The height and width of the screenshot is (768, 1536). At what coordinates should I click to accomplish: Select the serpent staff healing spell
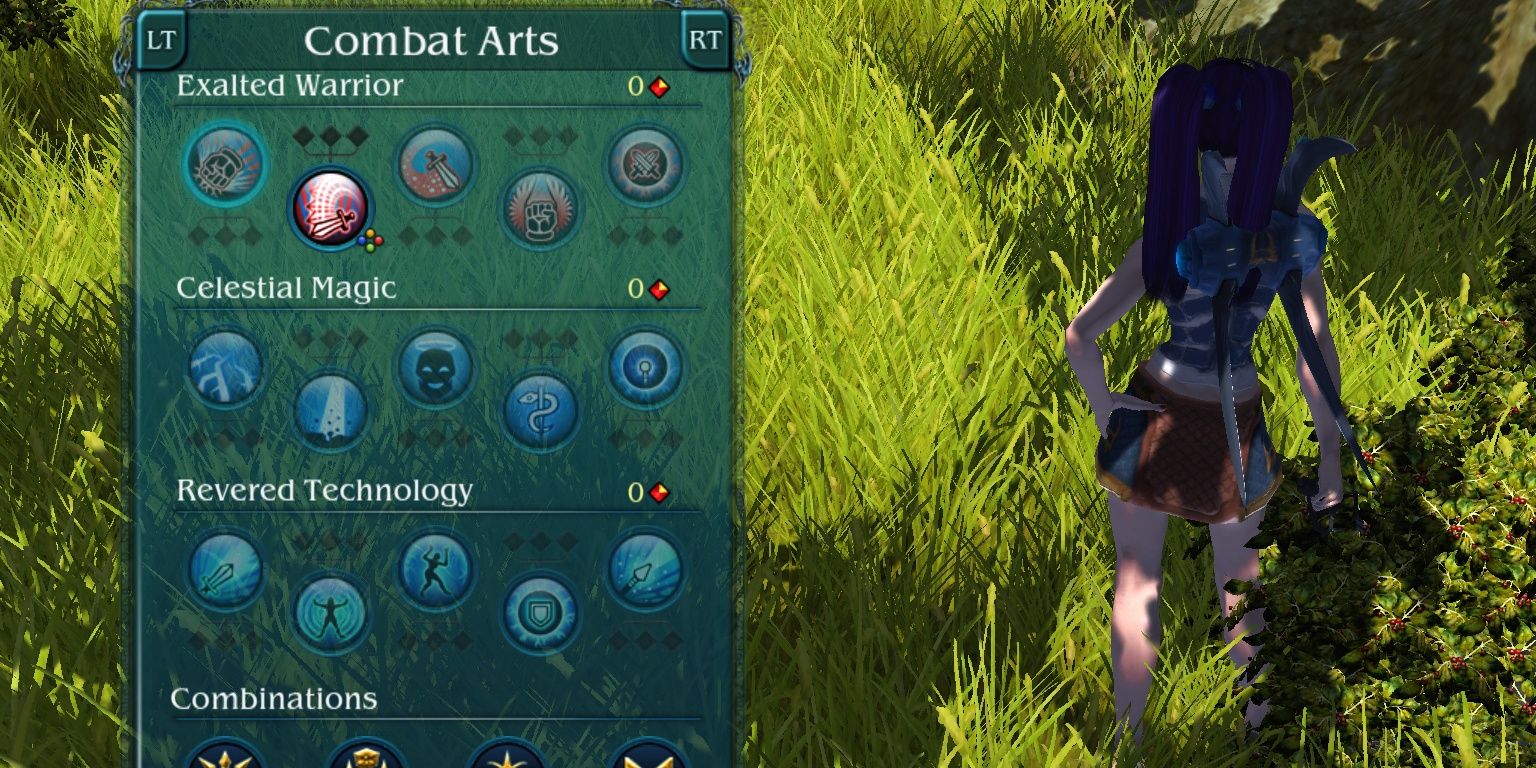540,411
